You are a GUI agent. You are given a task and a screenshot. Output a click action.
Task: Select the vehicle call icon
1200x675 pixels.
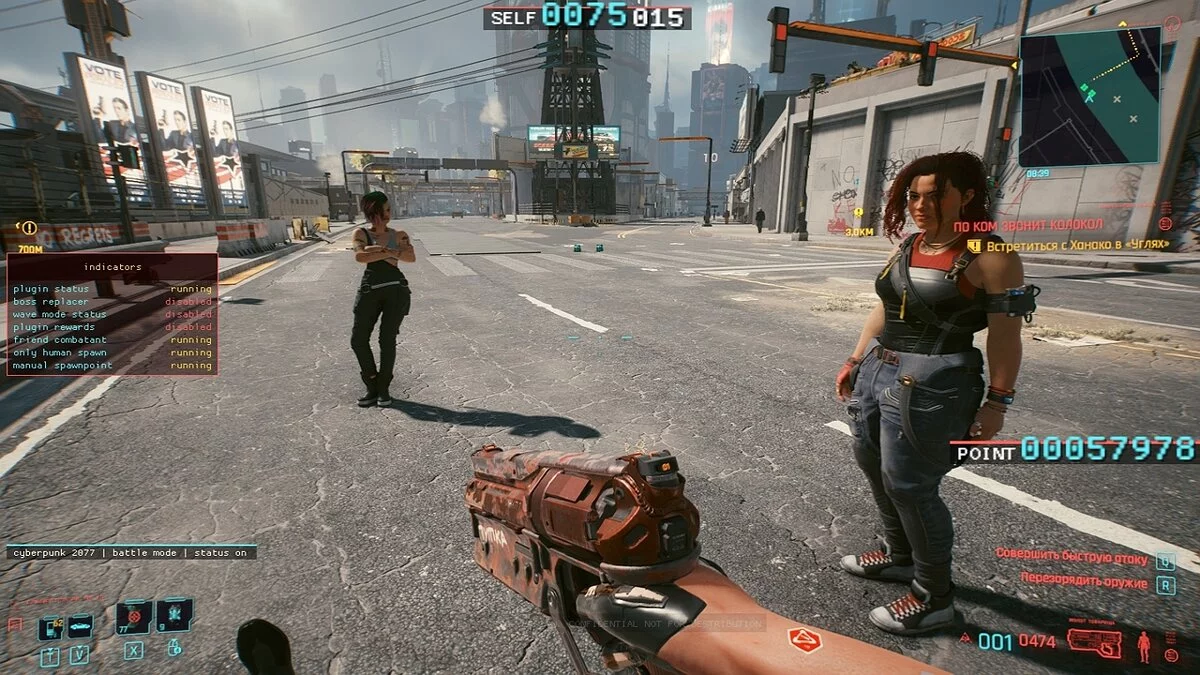(x=80, y=627)
